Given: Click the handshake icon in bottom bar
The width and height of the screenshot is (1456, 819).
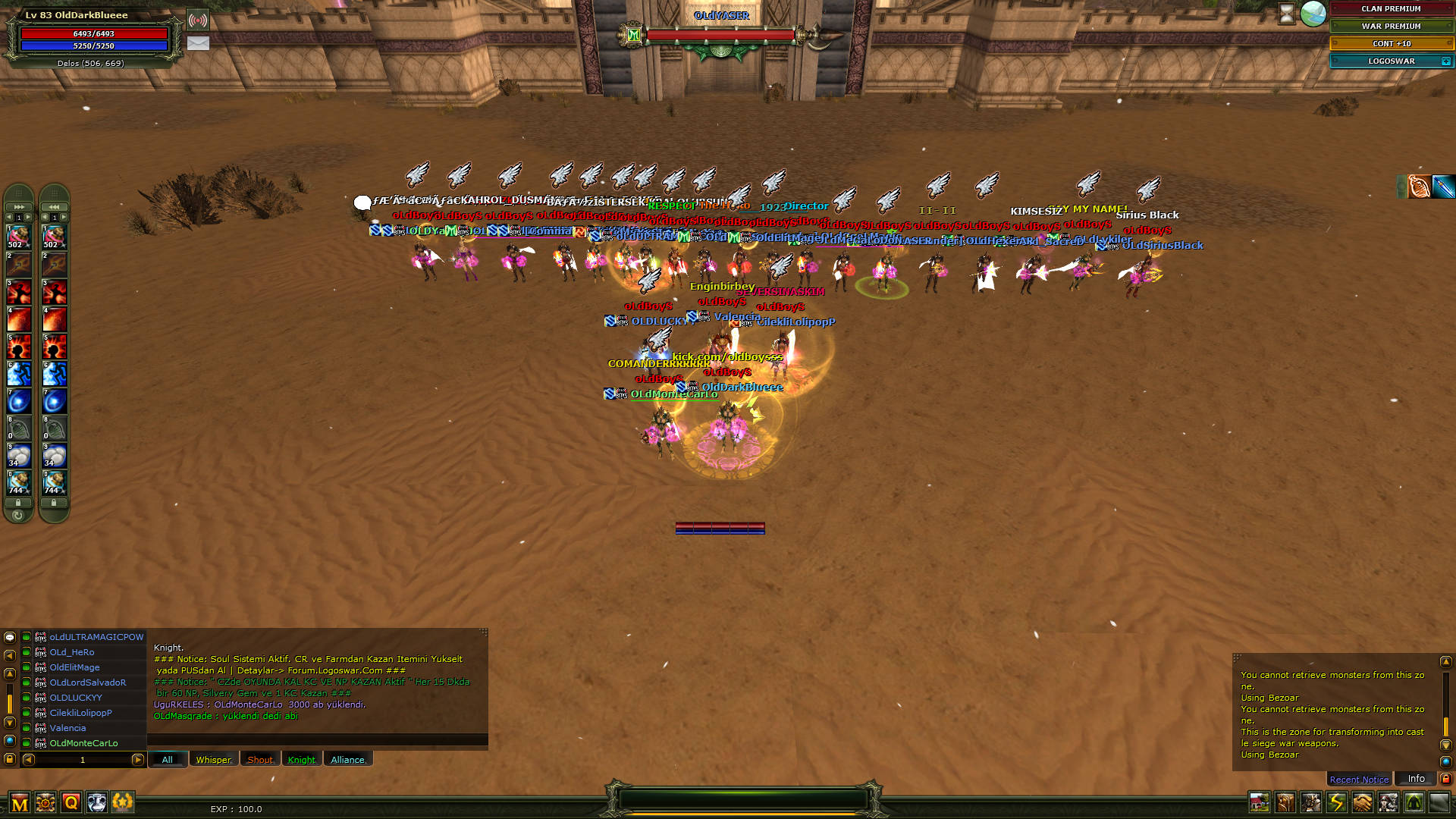Looking at the screenshot, I should pyautogui.click(x=1362, y=802).
